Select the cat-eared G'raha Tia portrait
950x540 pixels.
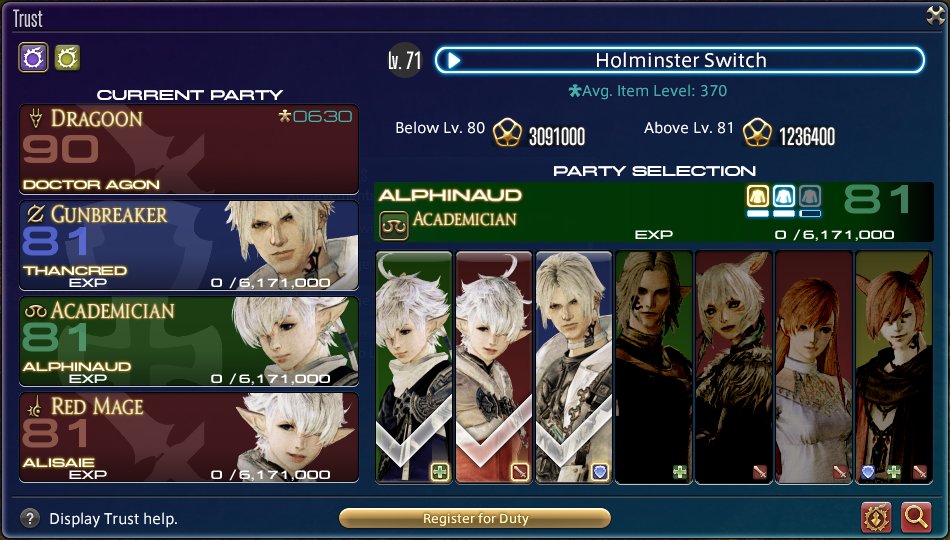(x=893, y=367)
